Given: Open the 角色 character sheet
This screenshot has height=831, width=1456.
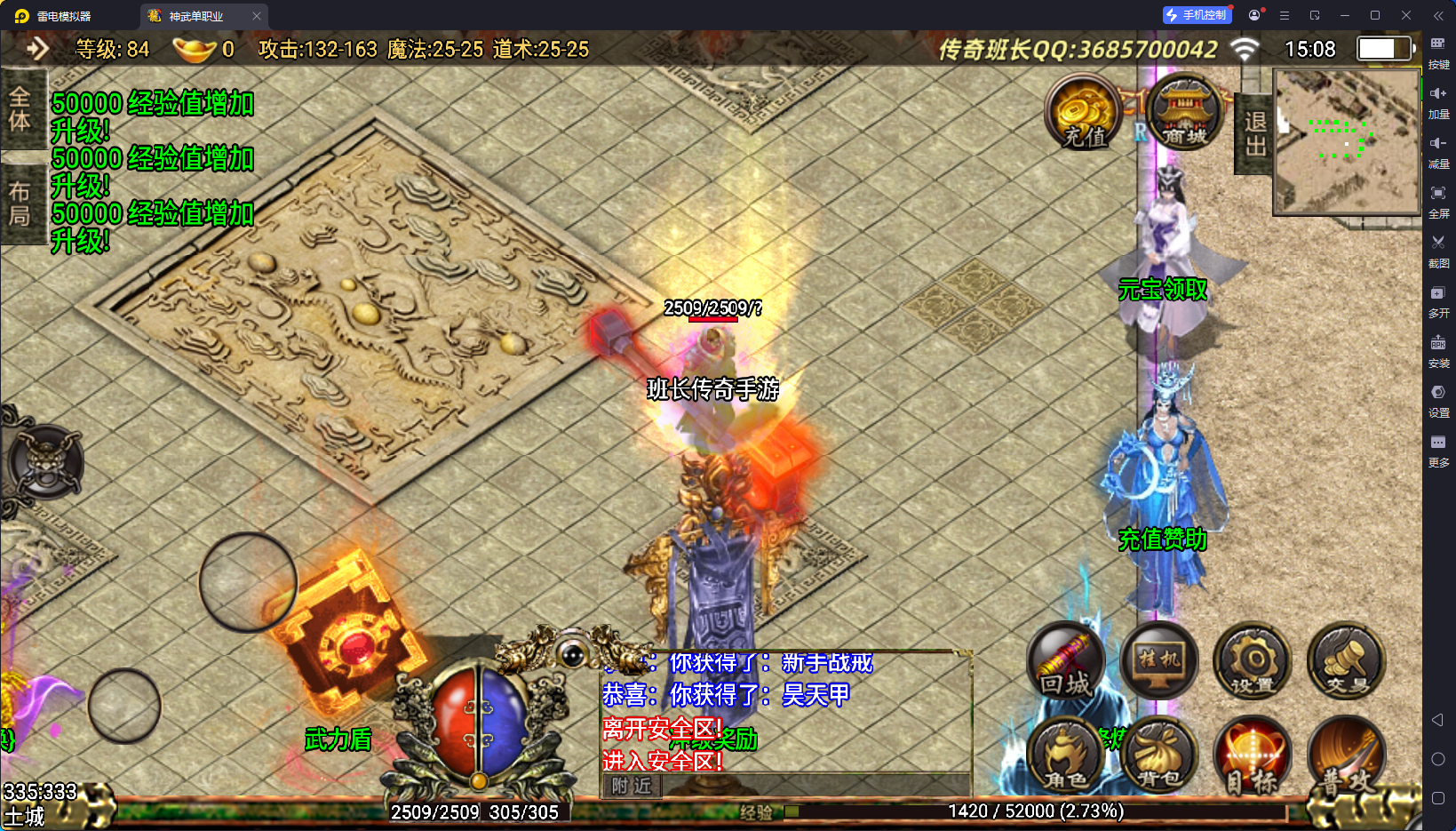Looking at the screenshot, I should click(1065, 756).
